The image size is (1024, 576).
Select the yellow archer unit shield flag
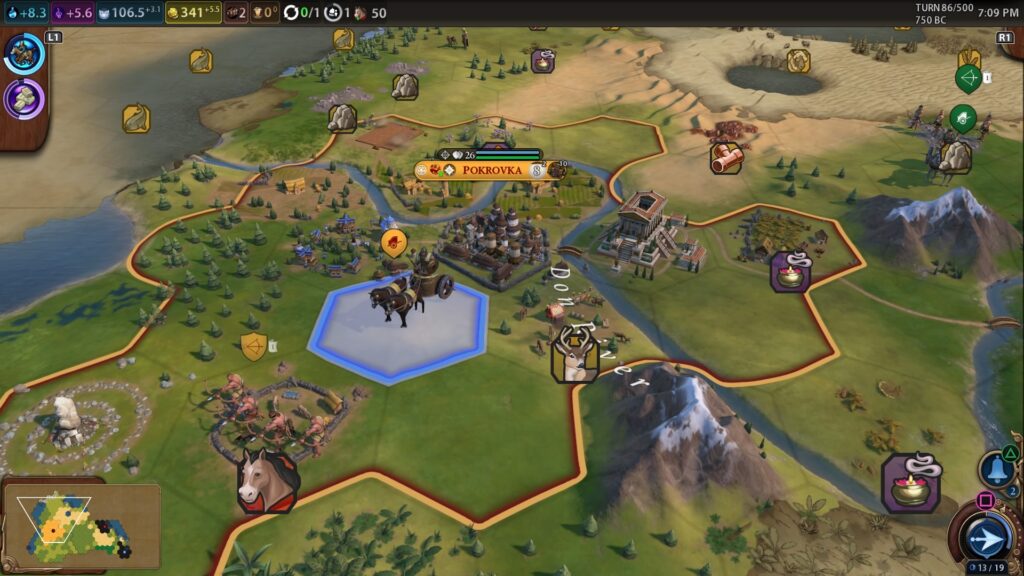(x=254, y=347)
